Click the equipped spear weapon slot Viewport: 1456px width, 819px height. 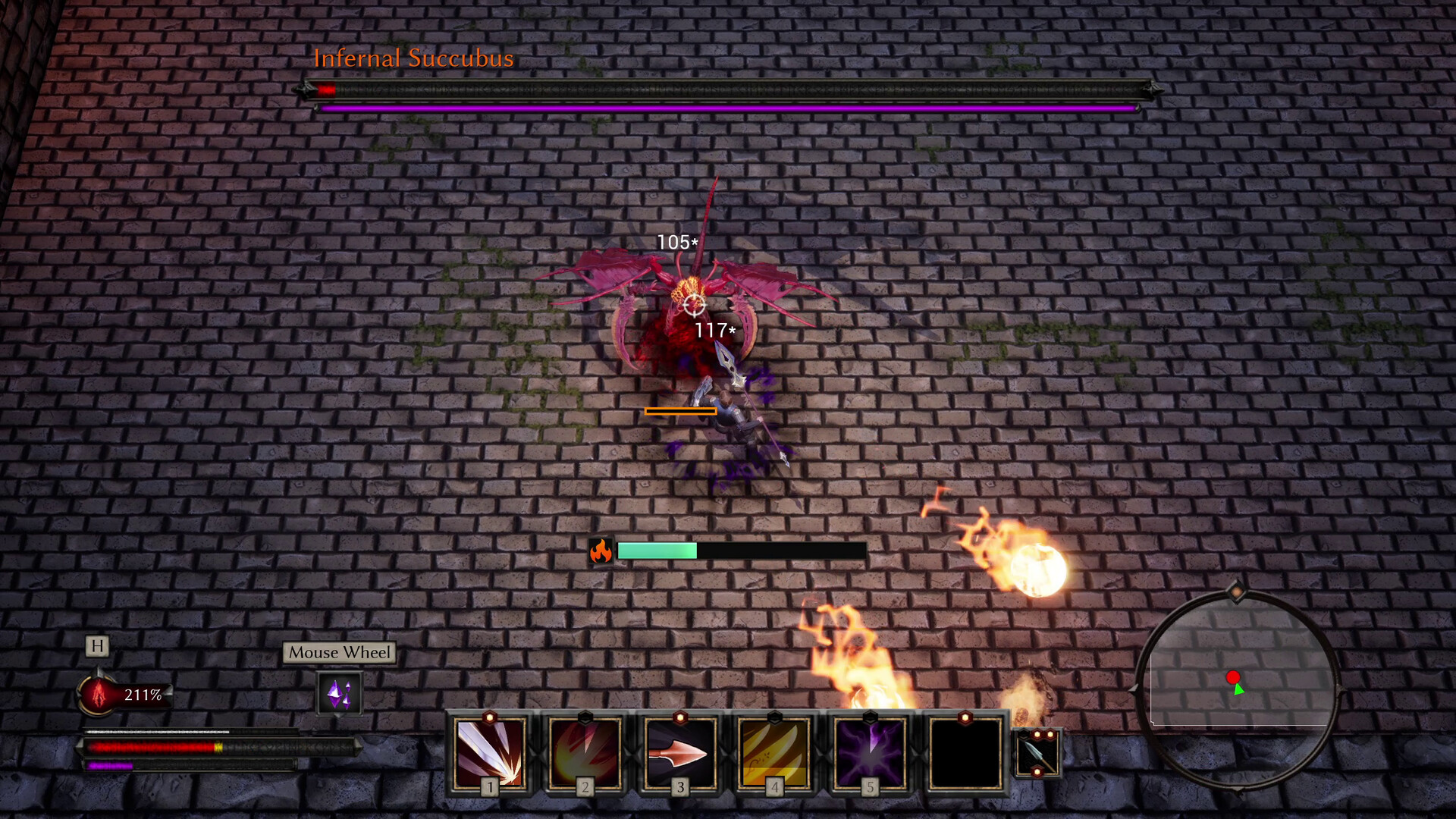(x=1037, y=753)
